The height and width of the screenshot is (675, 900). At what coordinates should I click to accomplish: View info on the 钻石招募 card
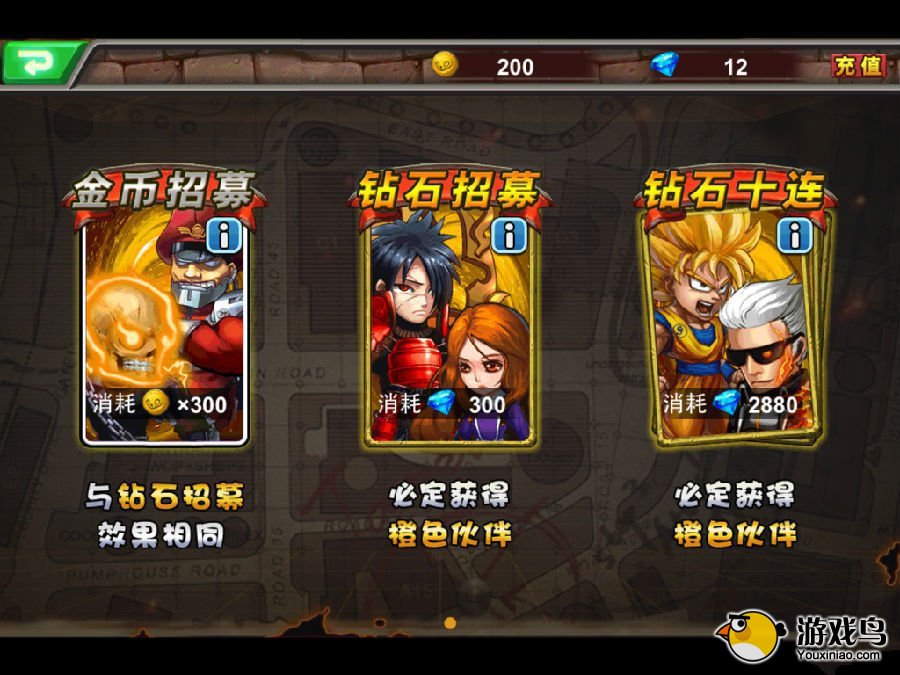click(509, 236)
